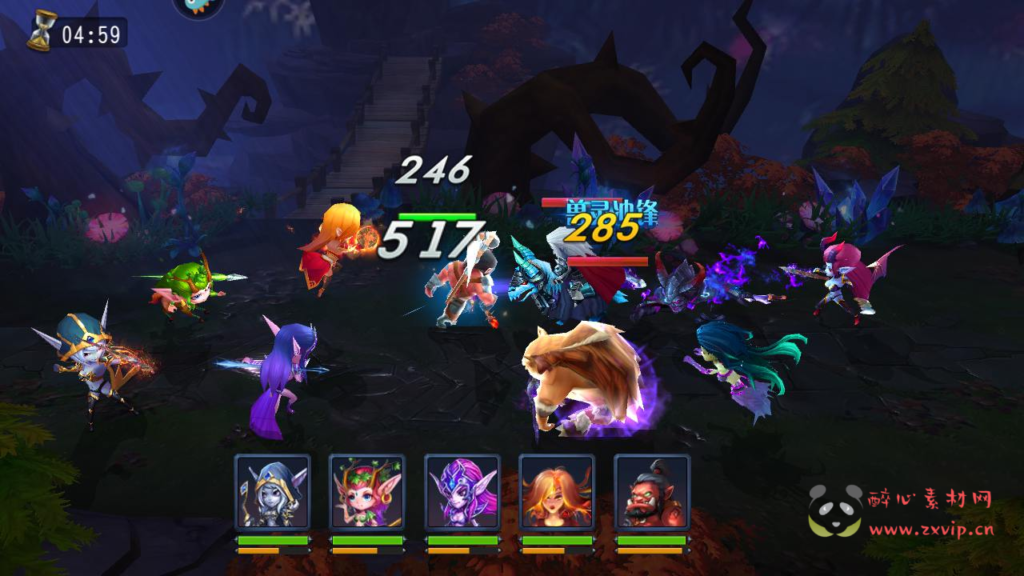The height and width of the screenshot is (576, 1024).
Task: Tap the red orc warrior portrait
Action: click(652, 492)
